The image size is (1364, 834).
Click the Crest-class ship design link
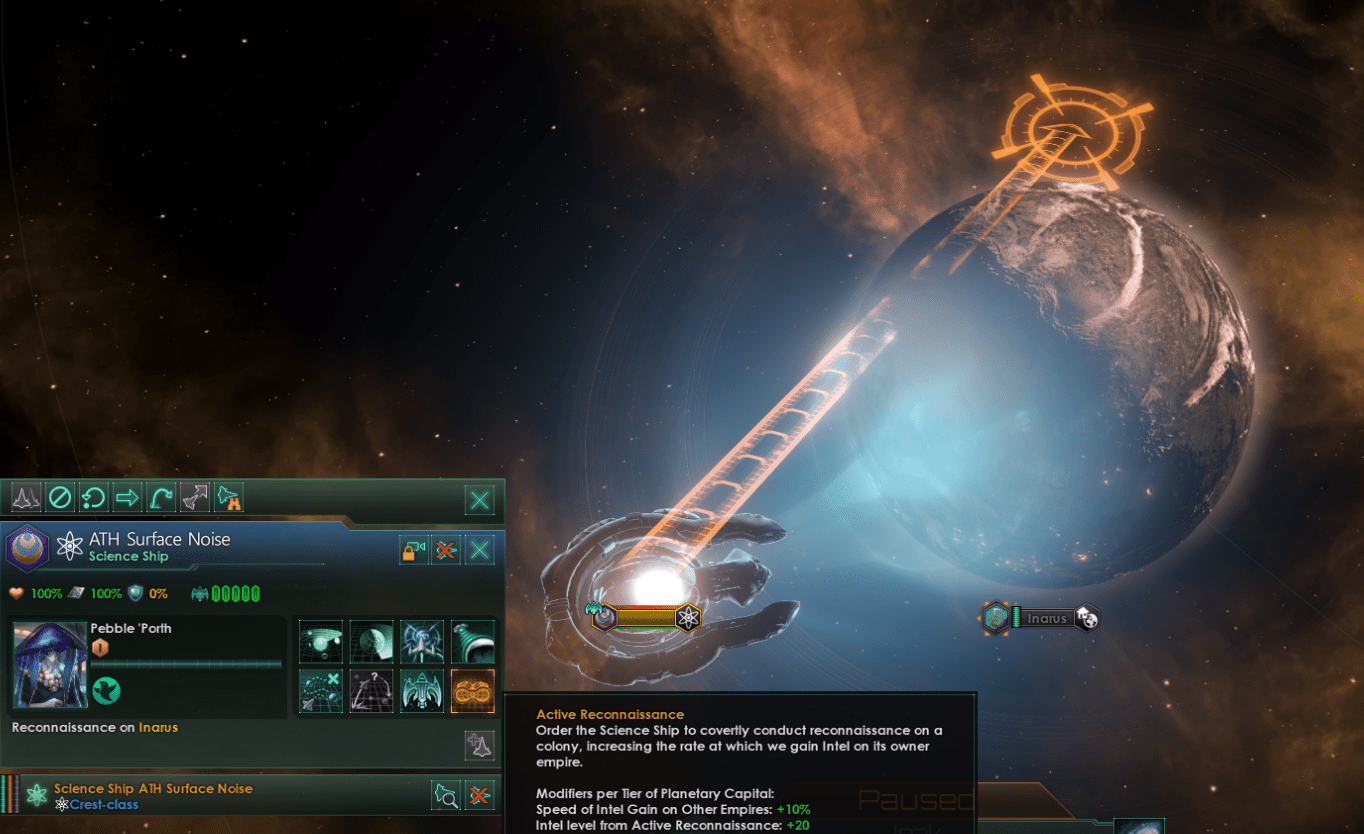click(x=104, y=805)
